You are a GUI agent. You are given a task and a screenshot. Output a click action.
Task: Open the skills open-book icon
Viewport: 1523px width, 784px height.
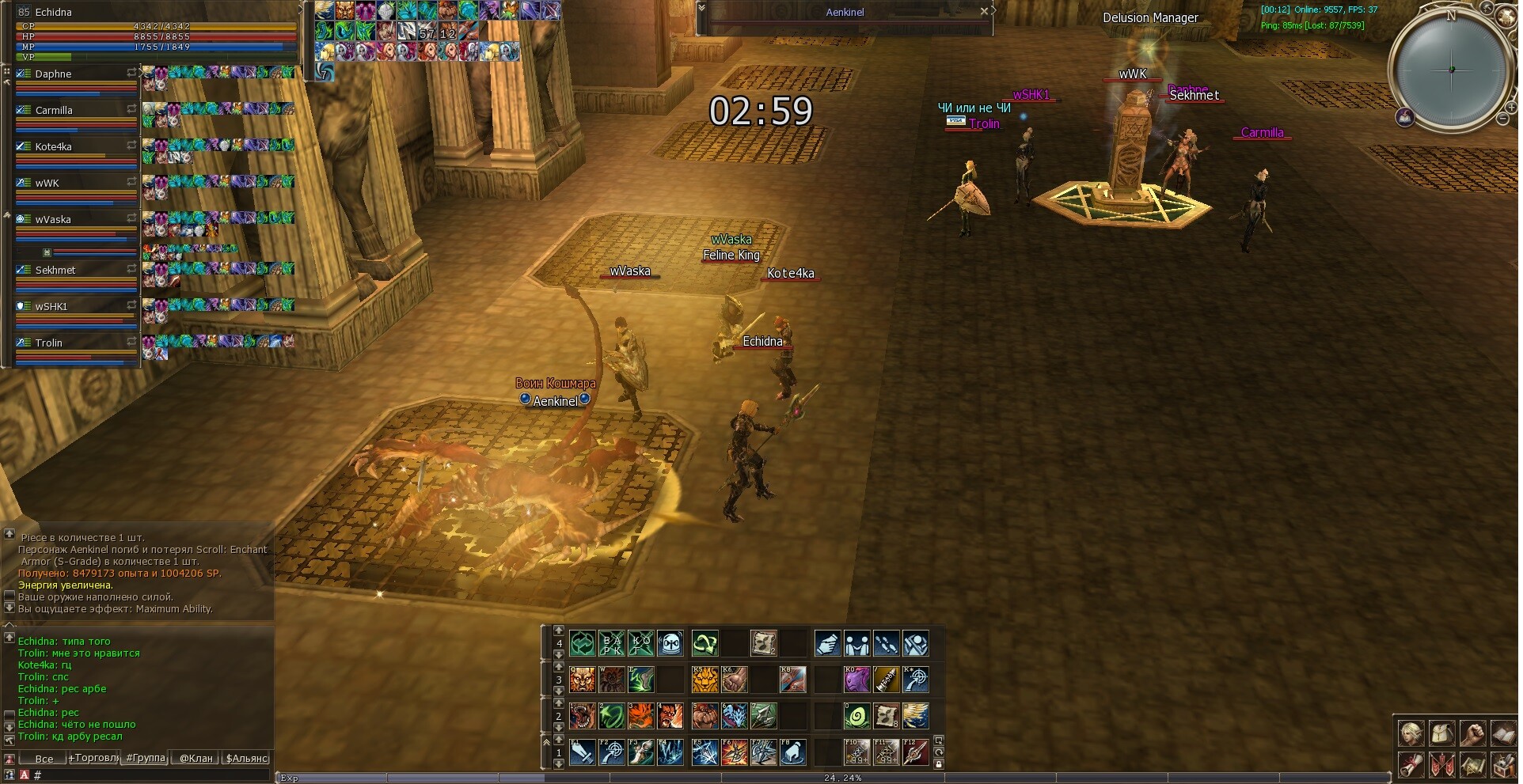[1503, 733]
